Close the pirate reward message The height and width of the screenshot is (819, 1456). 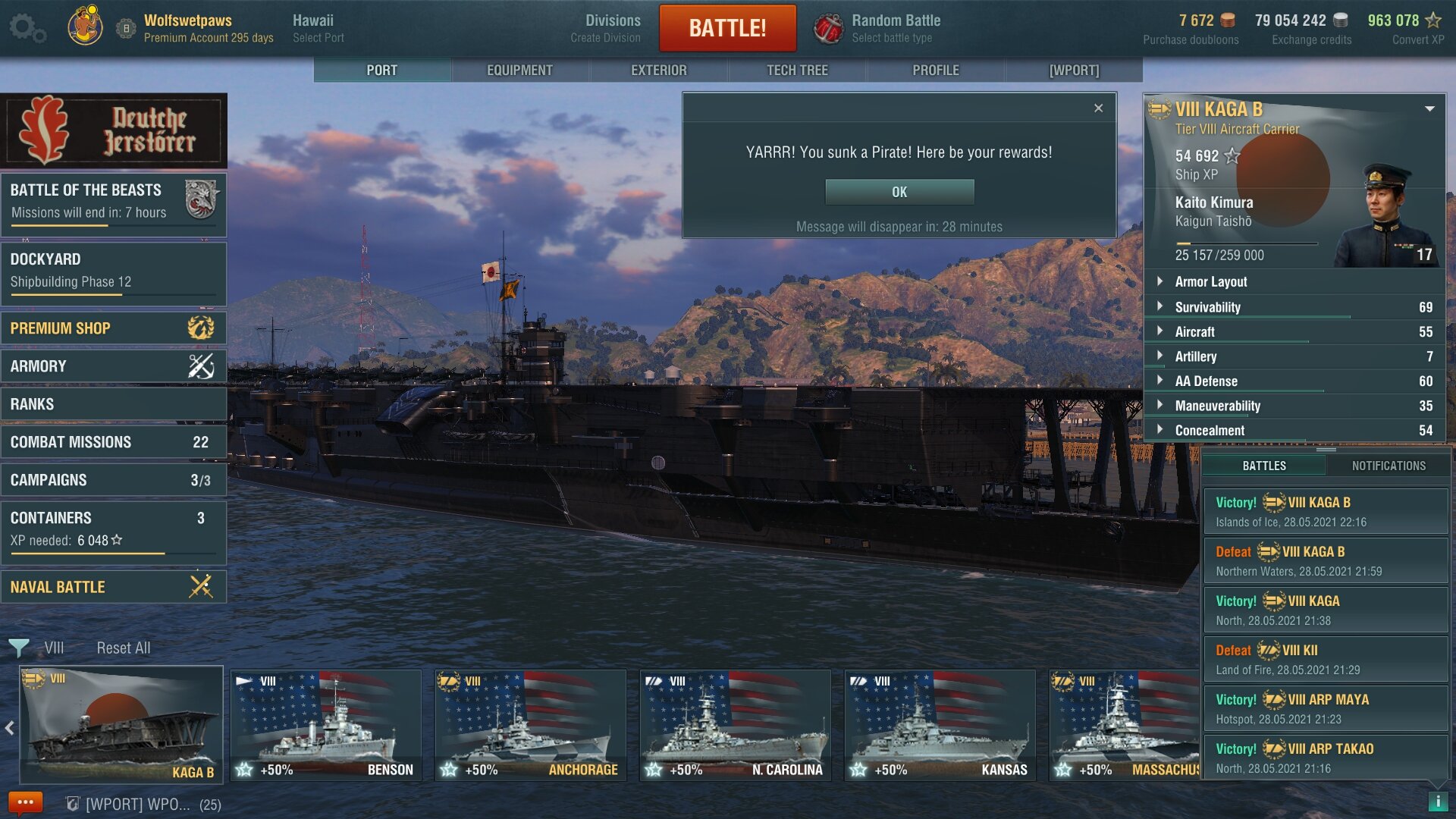[1098, 108]
